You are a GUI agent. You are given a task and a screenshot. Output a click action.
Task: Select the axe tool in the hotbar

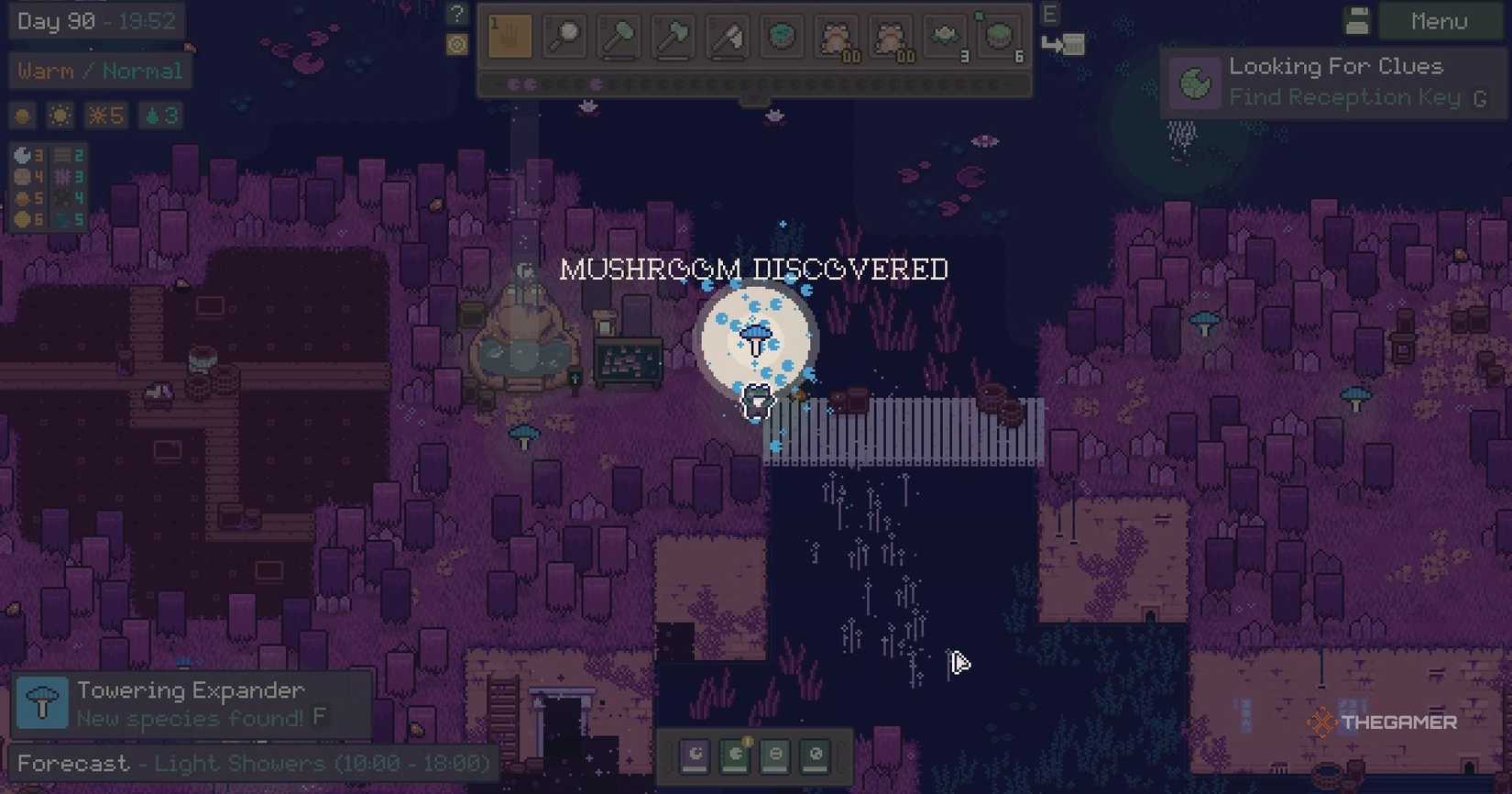(673, 37)
